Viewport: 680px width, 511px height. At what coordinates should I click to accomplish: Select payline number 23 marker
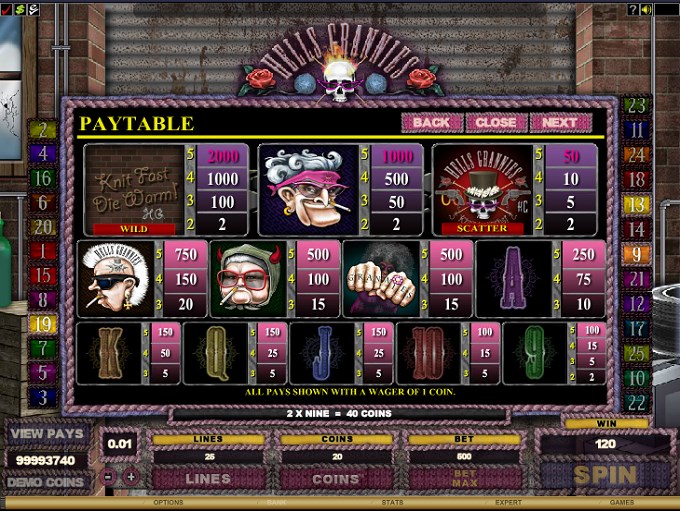click(x=637, y=106)
